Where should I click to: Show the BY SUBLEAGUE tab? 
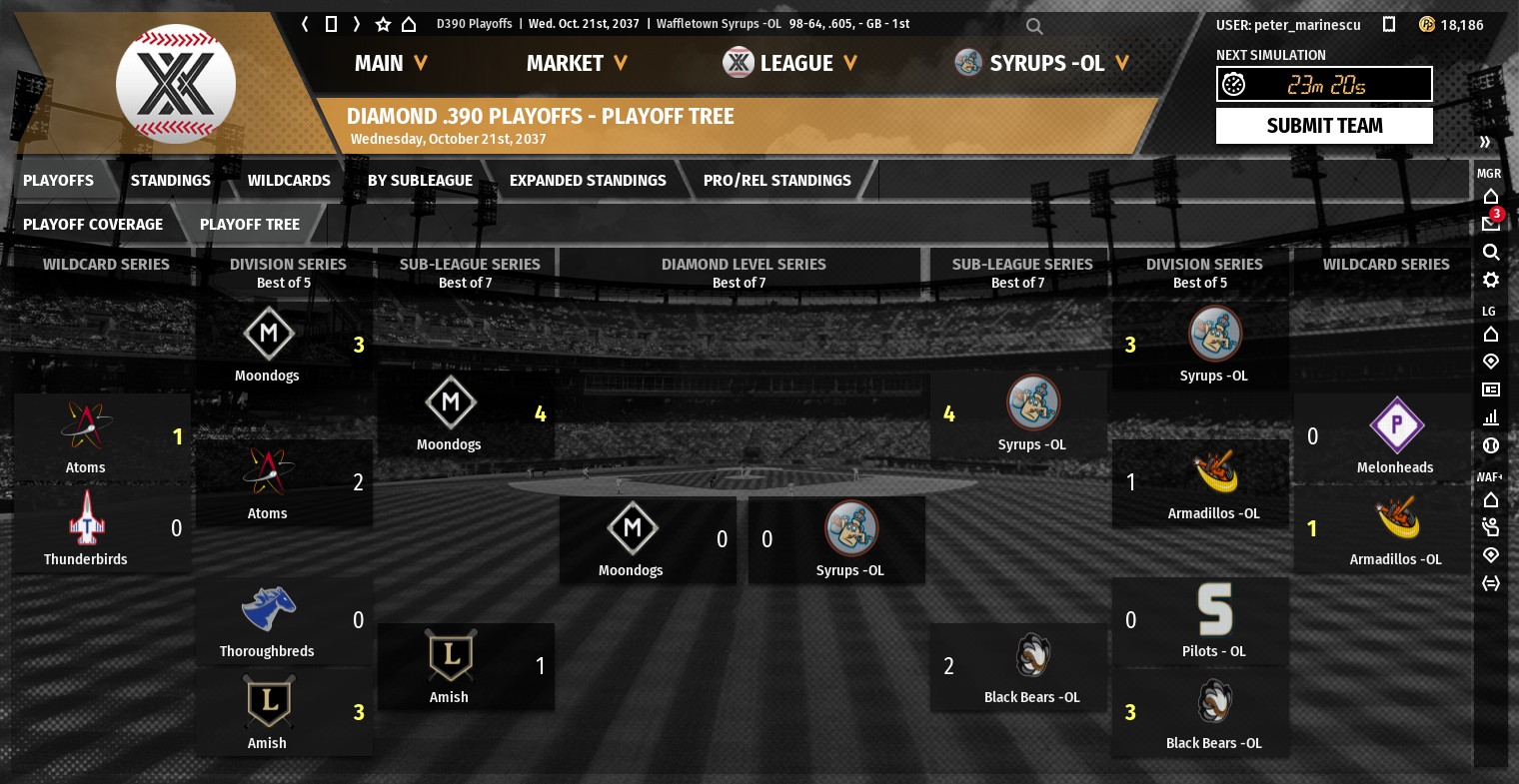click(x=420, y=181)
